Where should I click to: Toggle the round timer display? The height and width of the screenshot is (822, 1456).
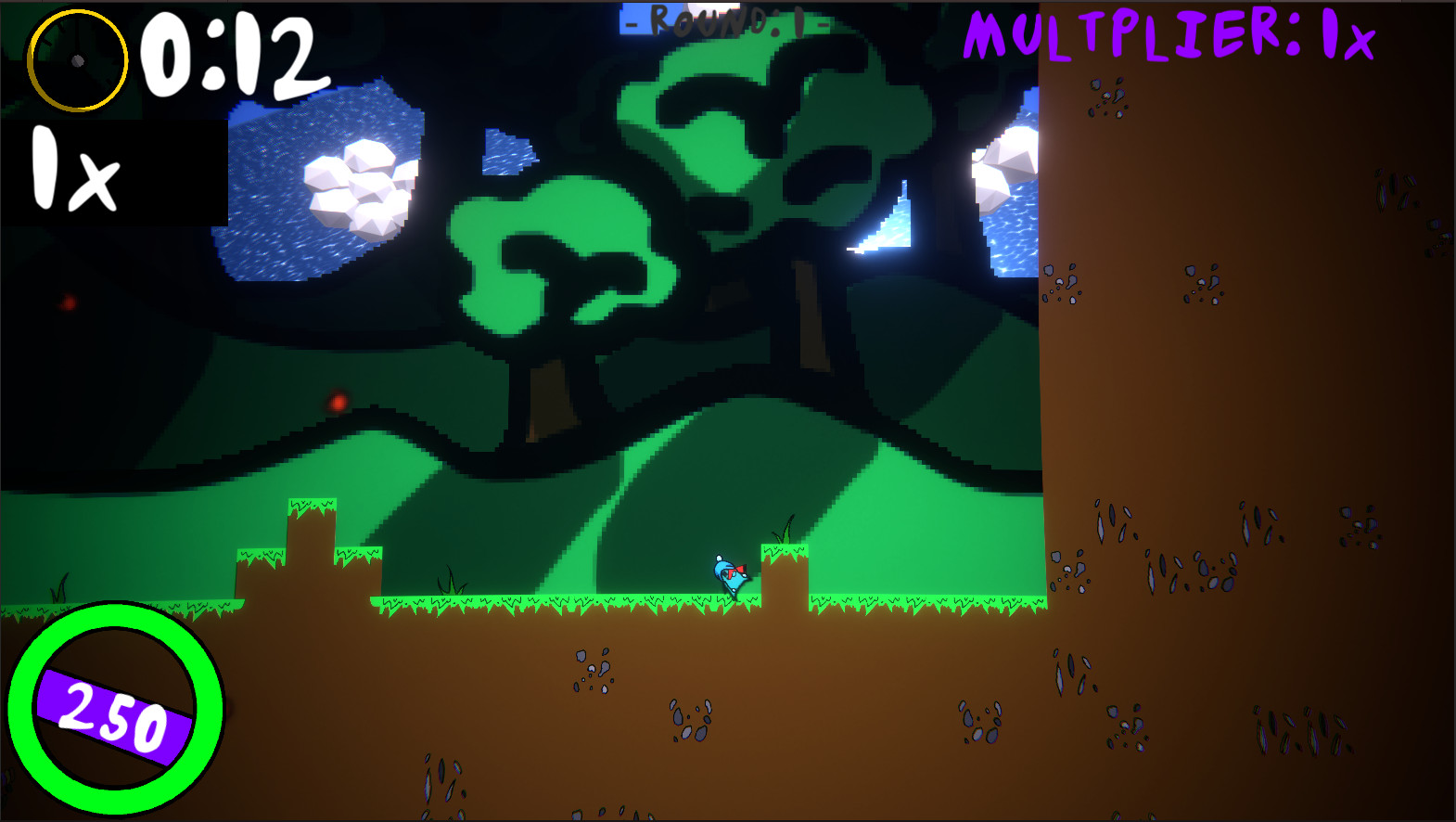[x=232, y=56]
